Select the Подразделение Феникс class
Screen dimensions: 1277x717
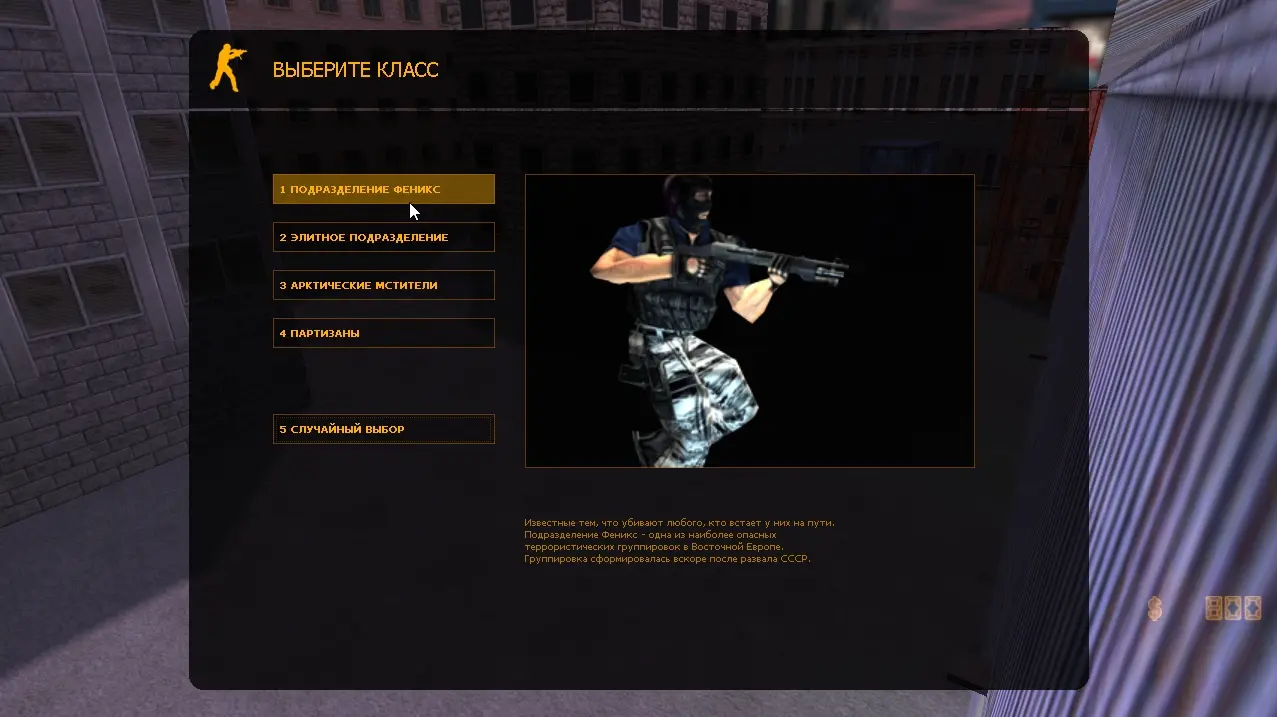point(383,189)
